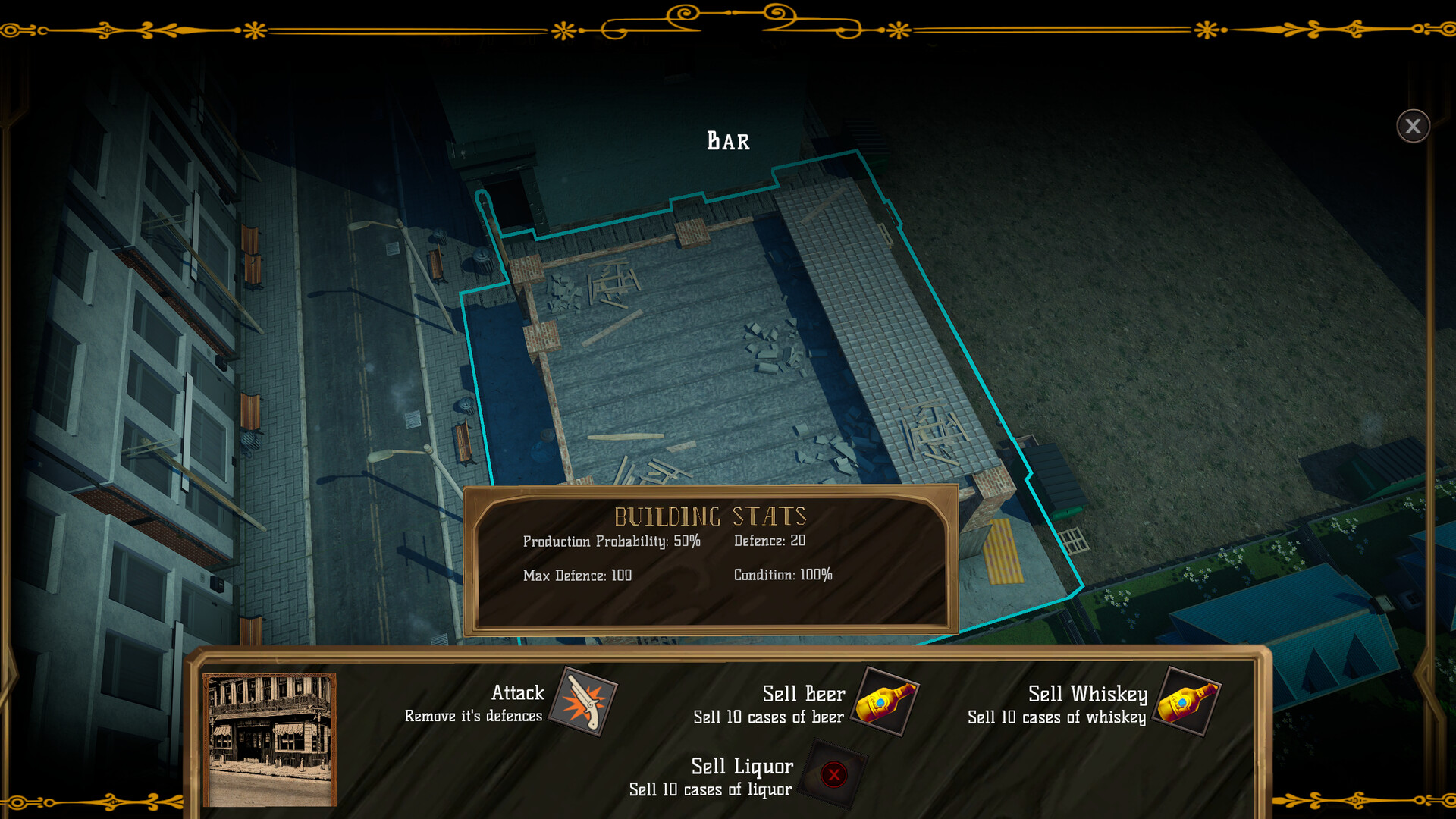Click "Production Probability: 50%" stat
The width and height of the screenshot is (1456, 819).
[x=611, y=541]
